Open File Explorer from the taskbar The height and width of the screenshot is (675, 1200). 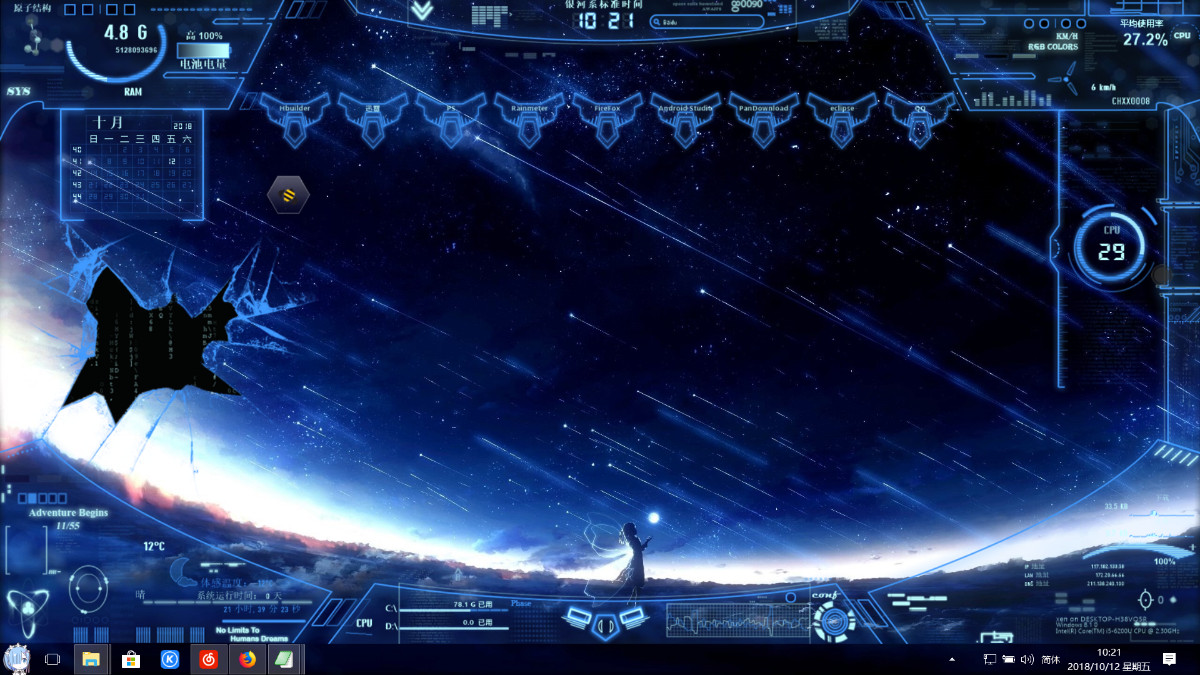pos(91,659)
